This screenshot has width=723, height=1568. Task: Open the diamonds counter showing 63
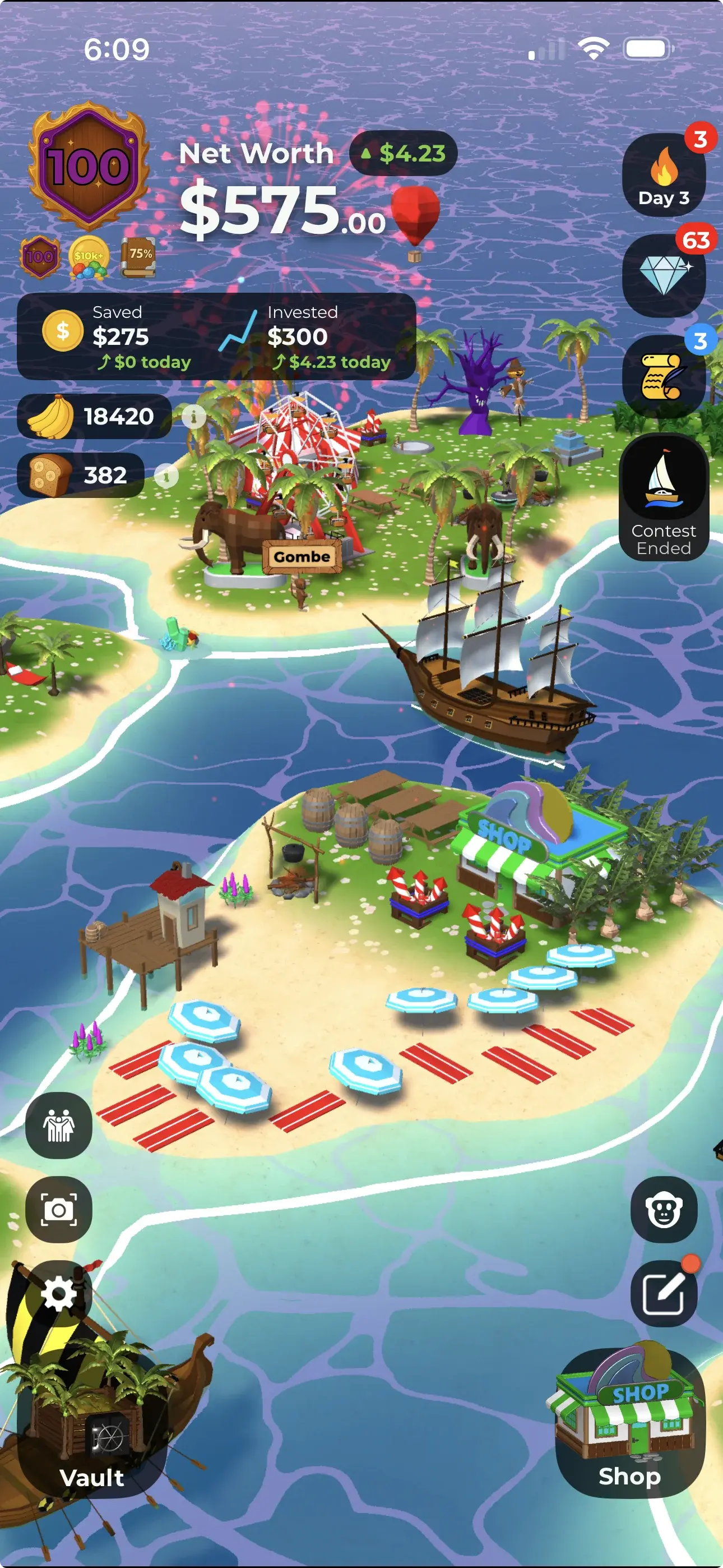click(665, 277)
